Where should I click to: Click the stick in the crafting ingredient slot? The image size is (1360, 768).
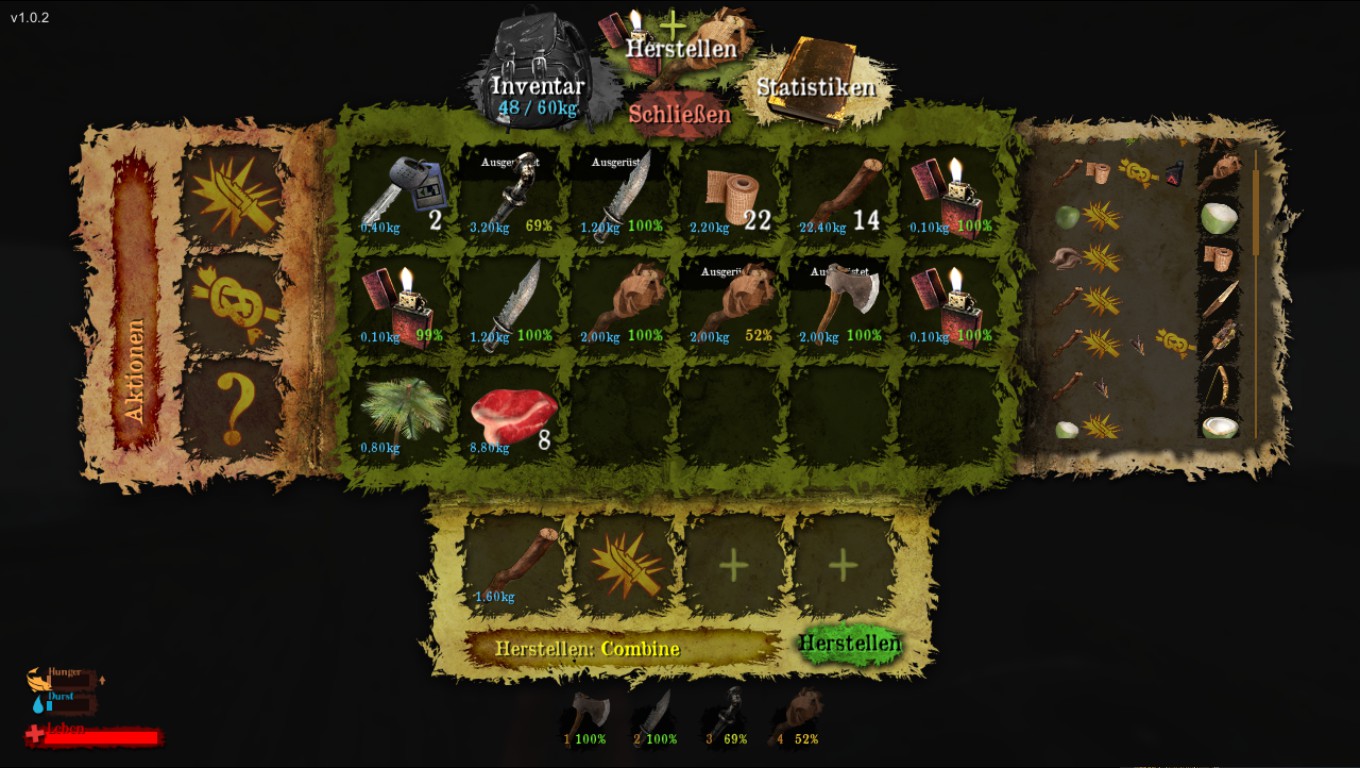(514, 565)
